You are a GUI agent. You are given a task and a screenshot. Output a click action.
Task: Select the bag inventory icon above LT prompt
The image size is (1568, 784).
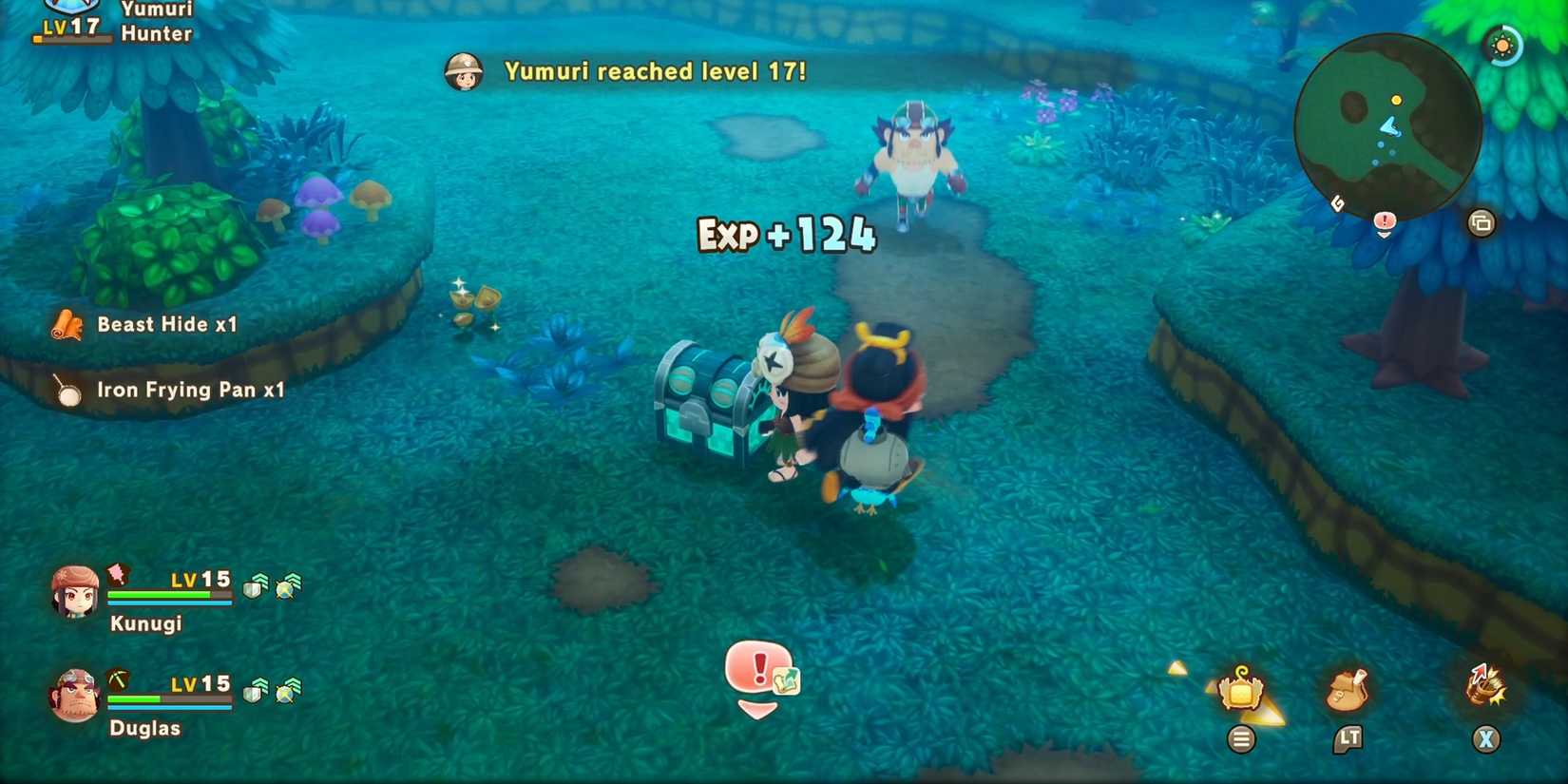point(1347,689)
